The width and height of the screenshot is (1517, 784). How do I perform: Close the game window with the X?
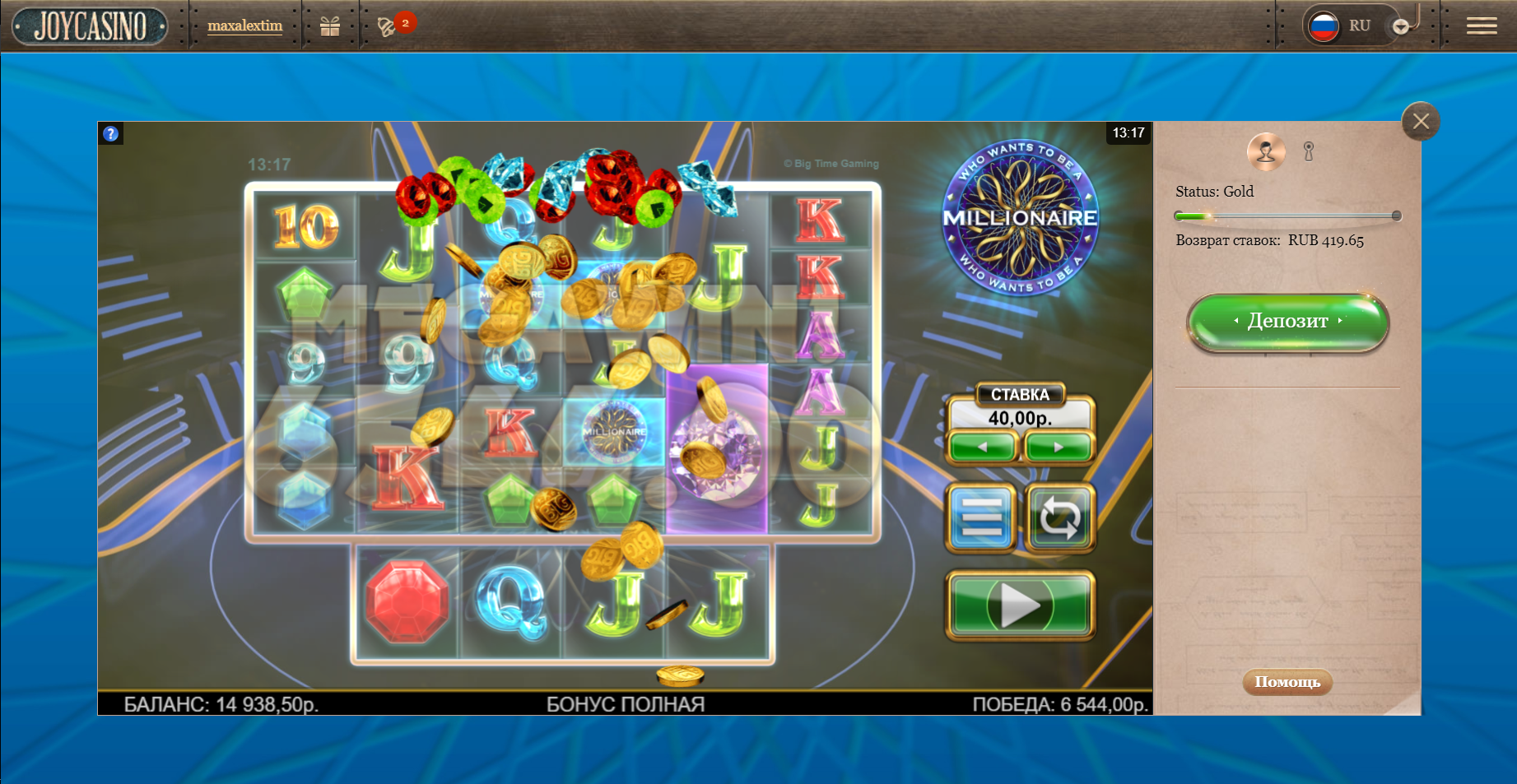(1421, 122)
